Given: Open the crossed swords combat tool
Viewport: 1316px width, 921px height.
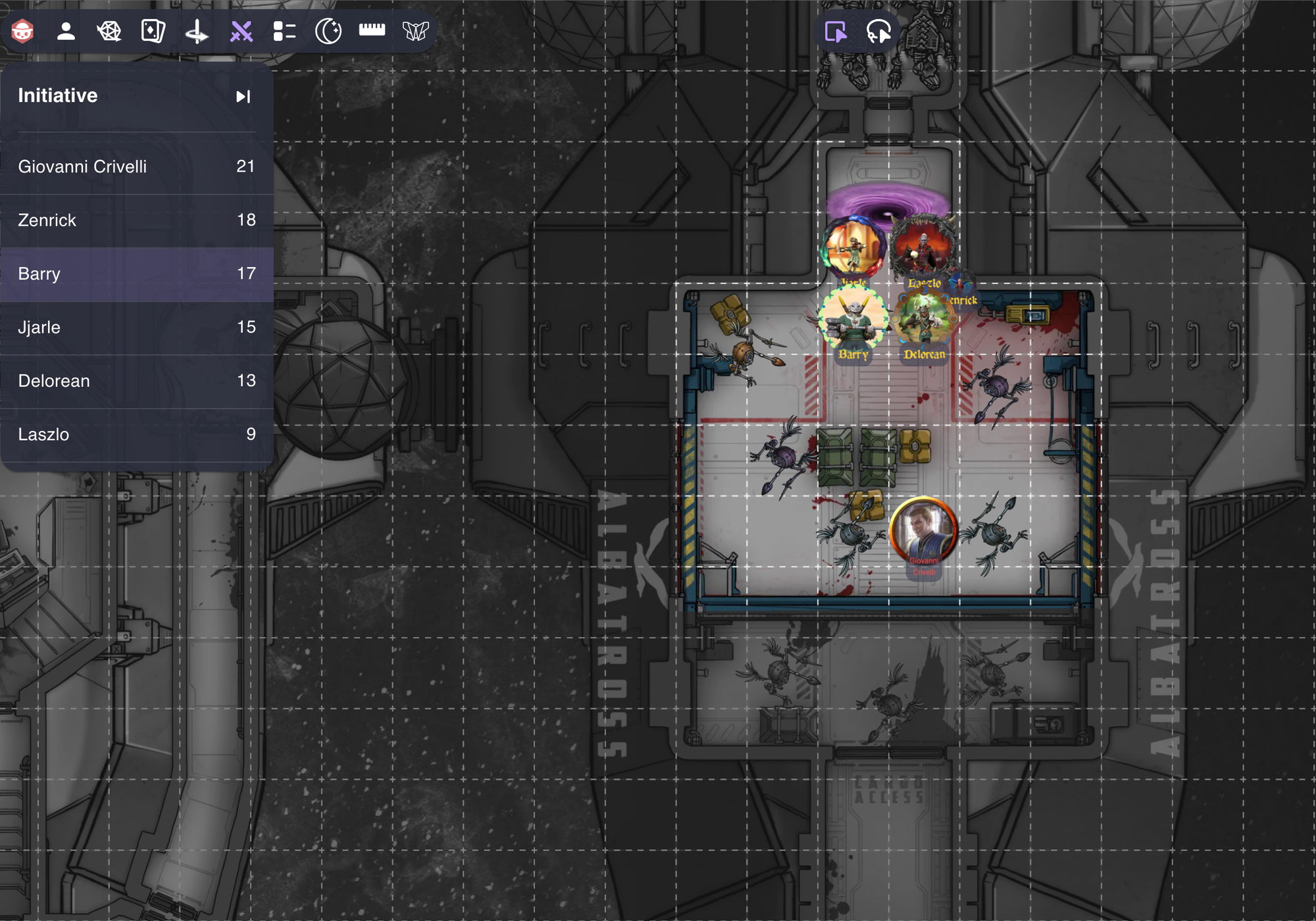Looking at the screenshot, I should coord(241,30).
